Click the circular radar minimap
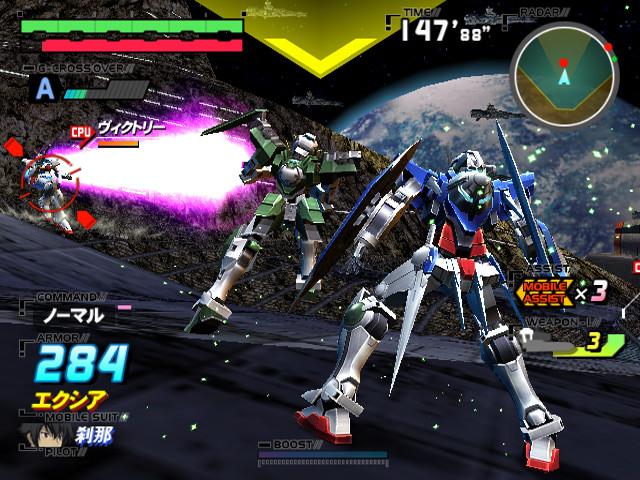 564,71
